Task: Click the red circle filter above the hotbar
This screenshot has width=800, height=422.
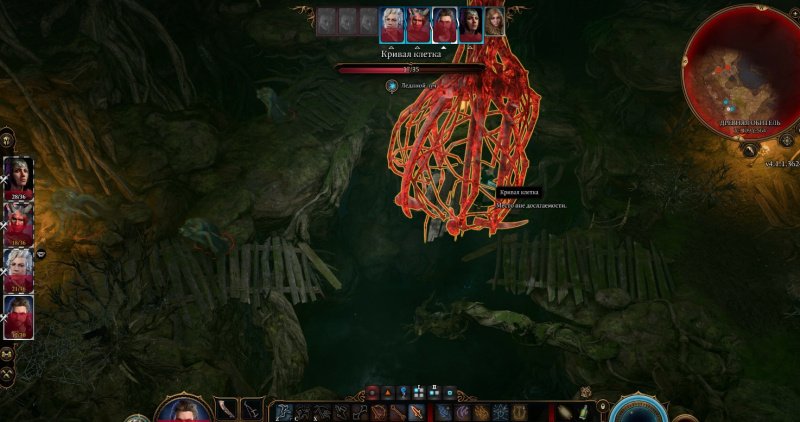Action: (373, 393)
